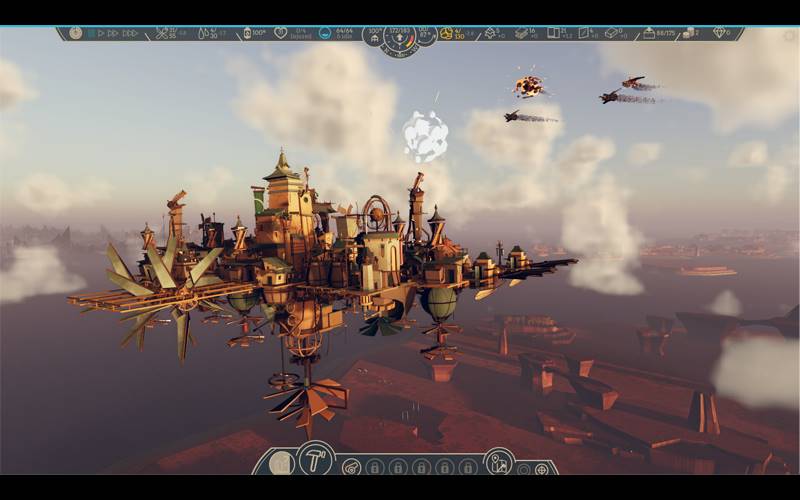Click the crosshair center-view button
800x500 pixels.
pyautogui.click(x=542, y=469)
